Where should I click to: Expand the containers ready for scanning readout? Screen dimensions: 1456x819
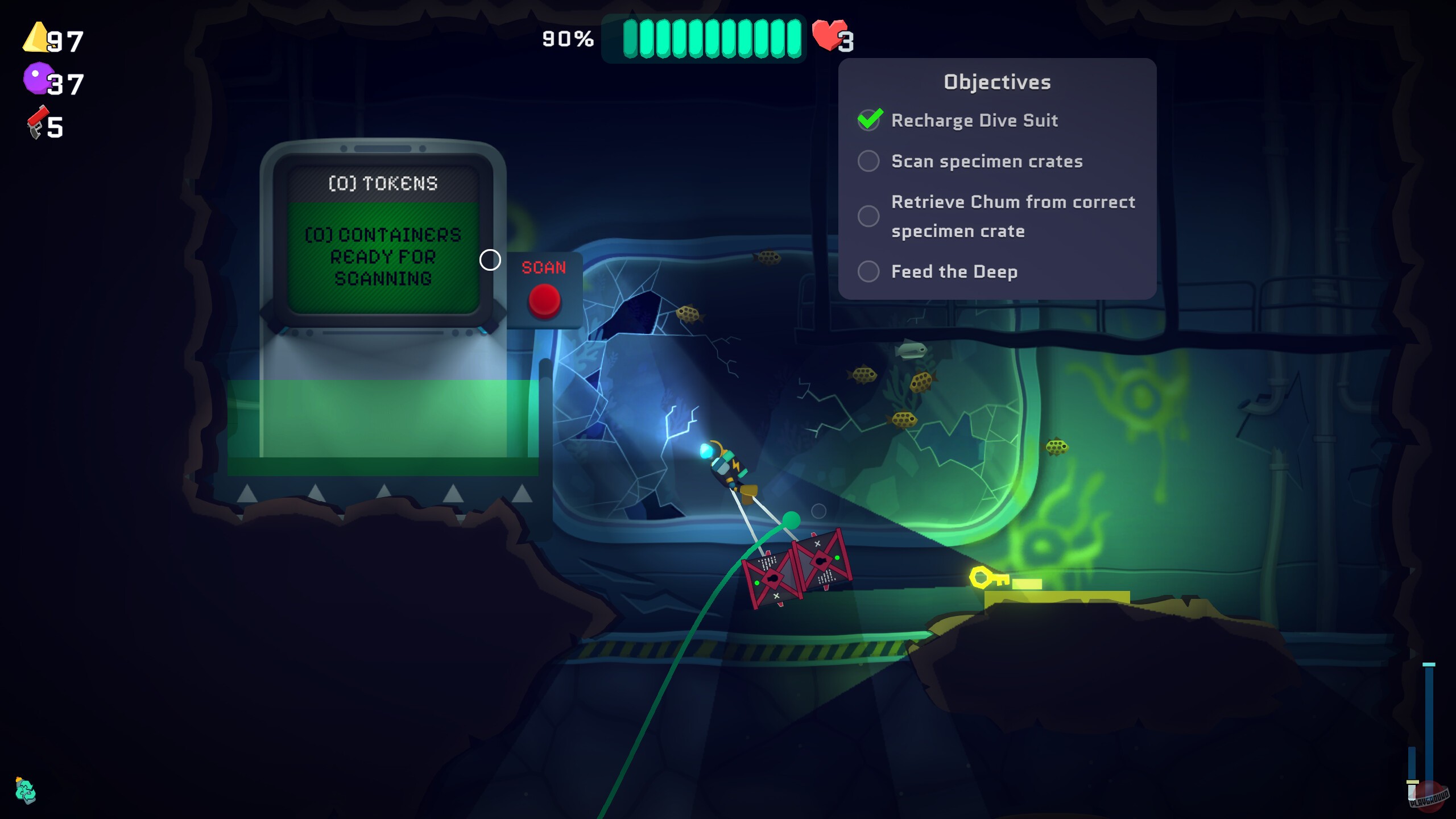pyautogui.click(x=384, y=257)
